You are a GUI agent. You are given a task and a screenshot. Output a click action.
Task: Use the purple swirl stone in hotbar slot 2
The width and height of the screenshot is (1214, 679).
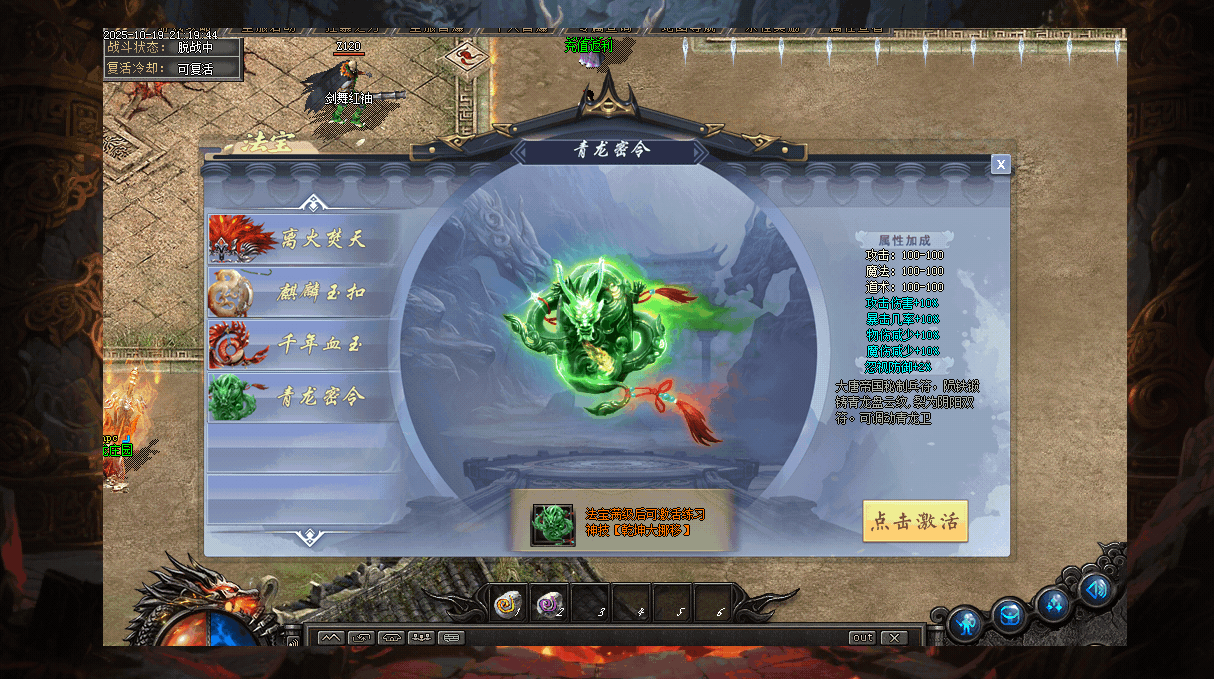pyautogui.click(x=550, y=603)
